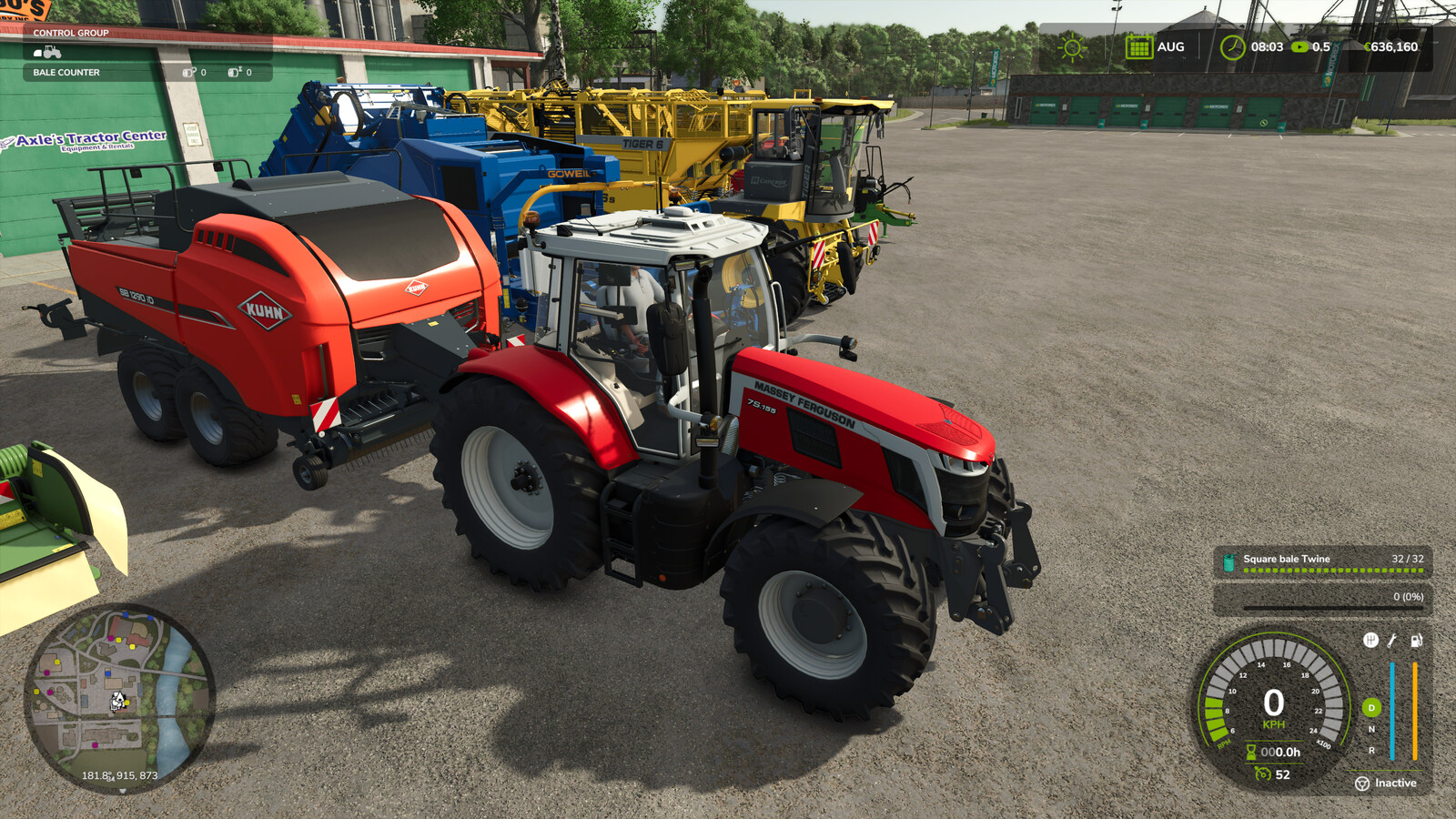Click the fuel pump icon

[x=1416, y=640]
